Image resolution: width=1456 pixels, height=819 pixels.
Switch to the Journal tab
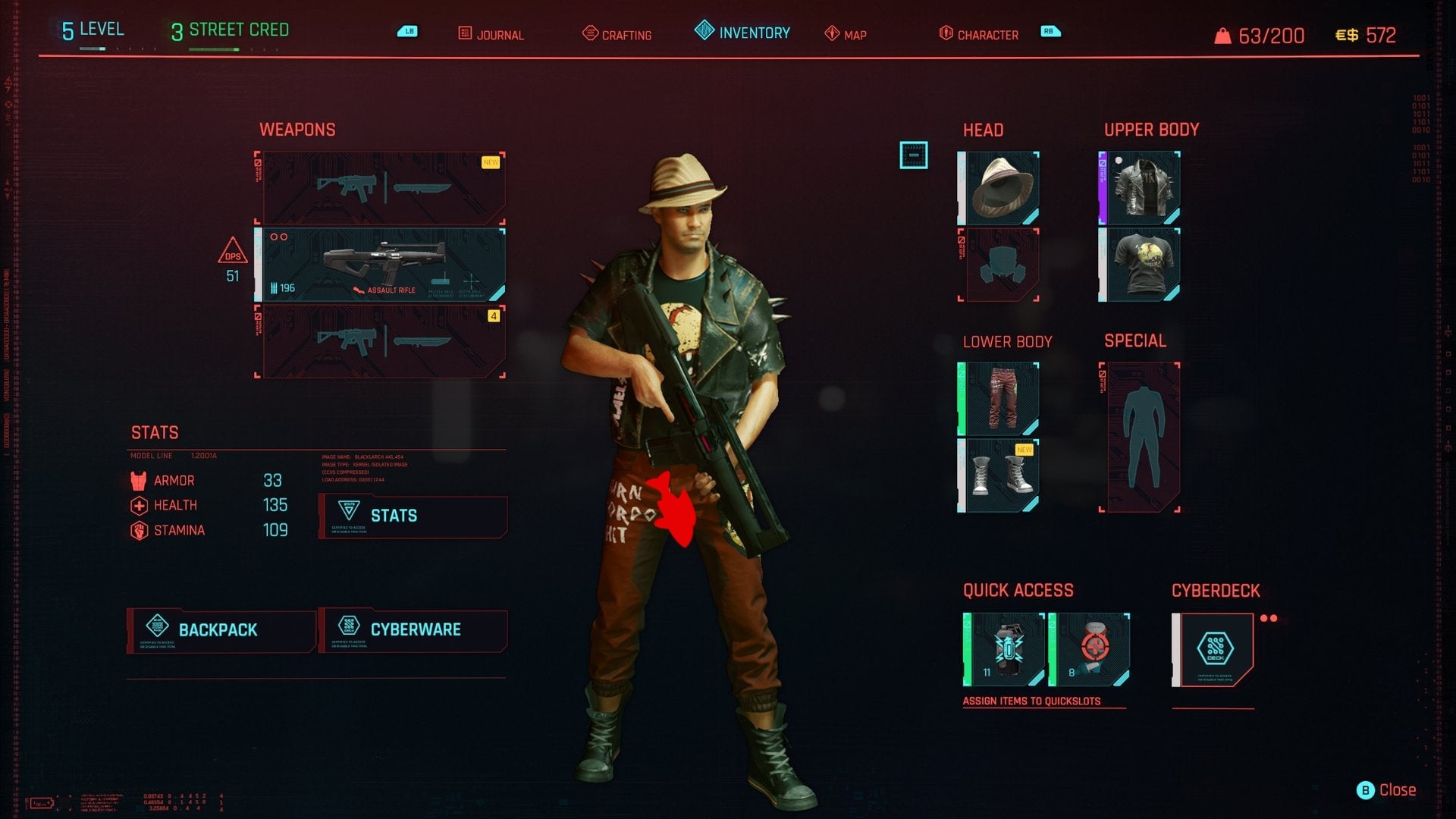coord(491,35)
